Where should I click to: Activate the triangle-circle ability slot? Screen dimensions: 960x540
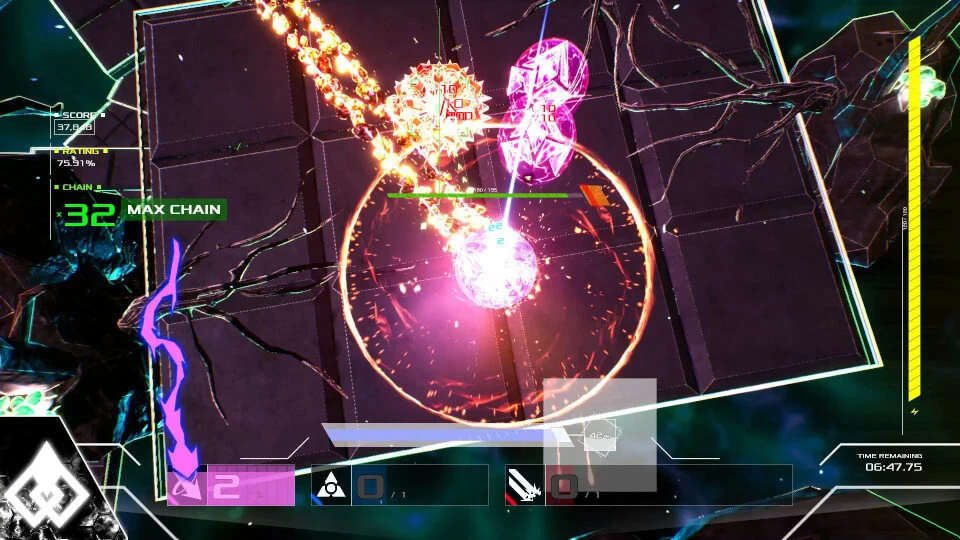(x=331, y=486)
